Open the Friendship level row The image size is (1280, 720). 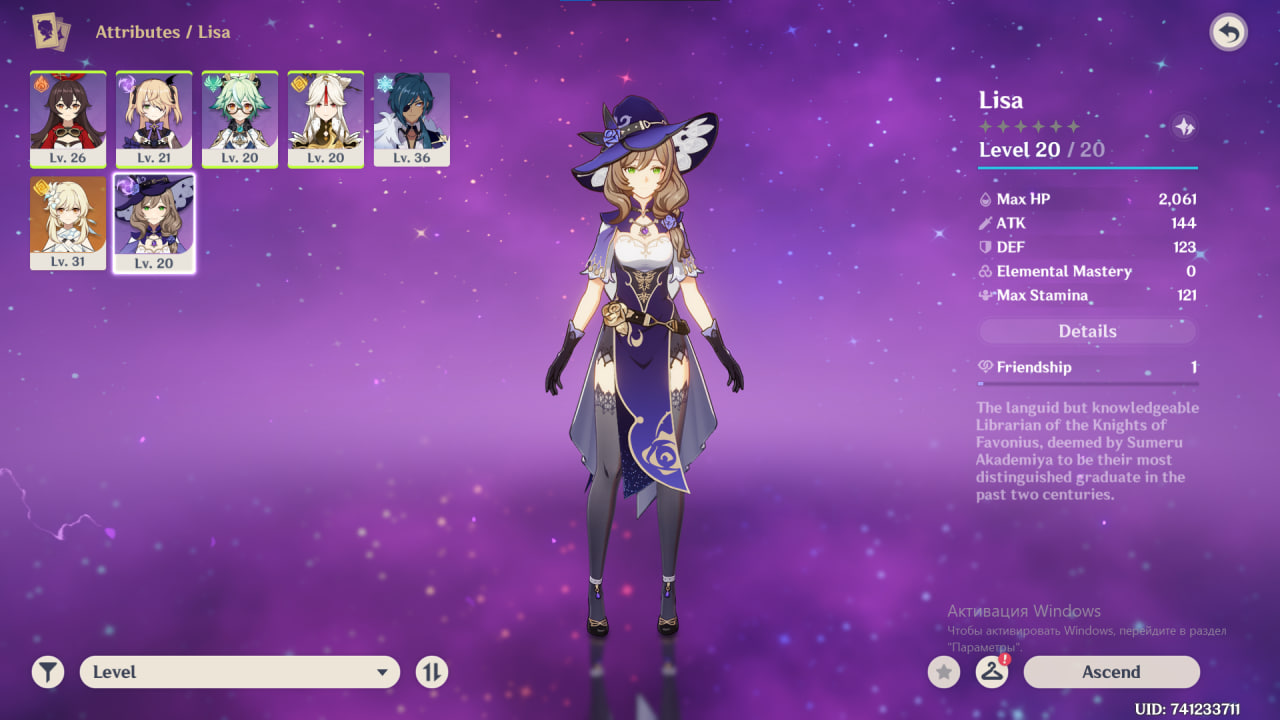click(1087, 368)
